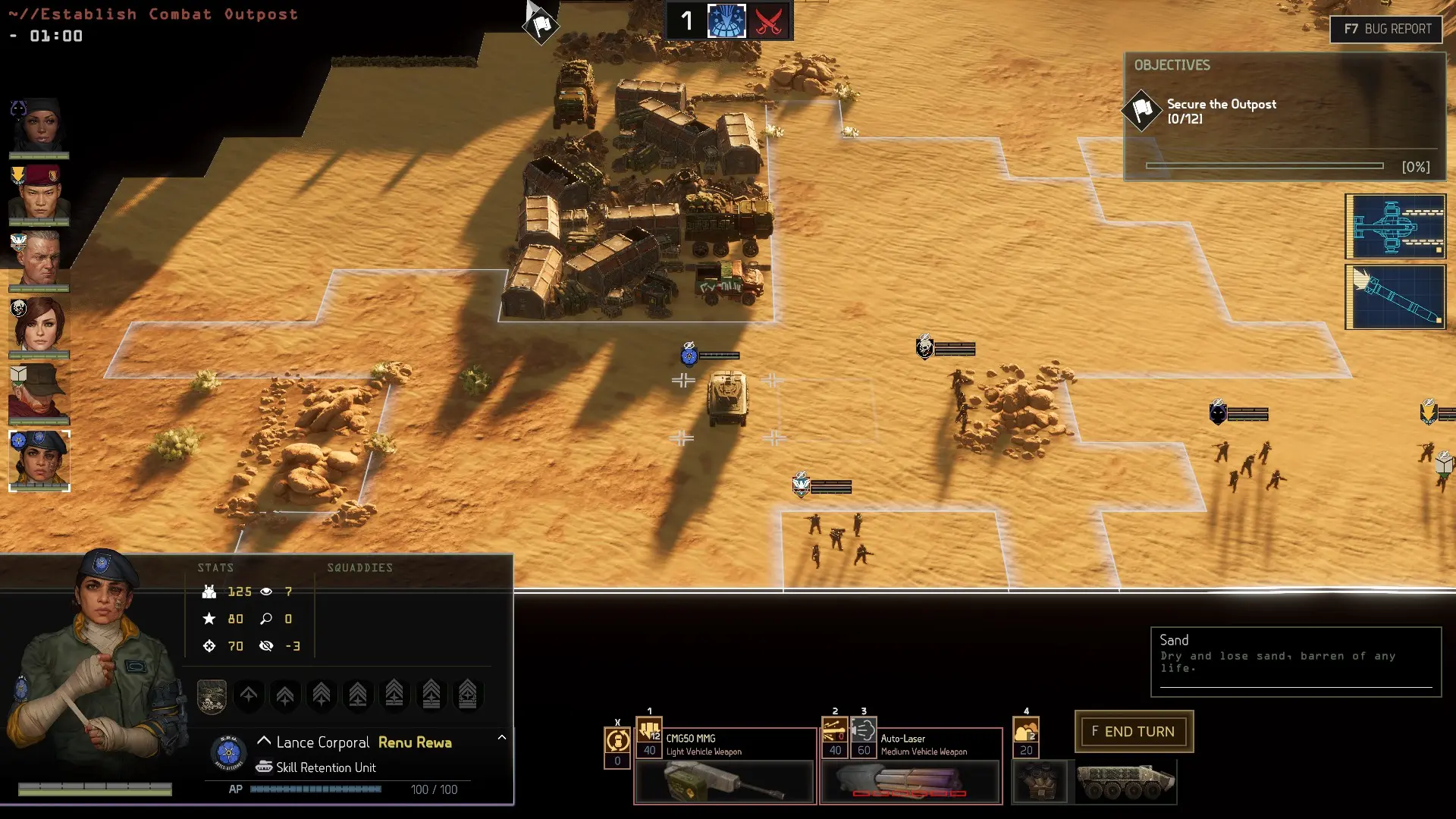Image resolution: width=1456 pixels, height=819 pixels.
Task: Open the F7 Bug Report
Action: click(1385, 30)
